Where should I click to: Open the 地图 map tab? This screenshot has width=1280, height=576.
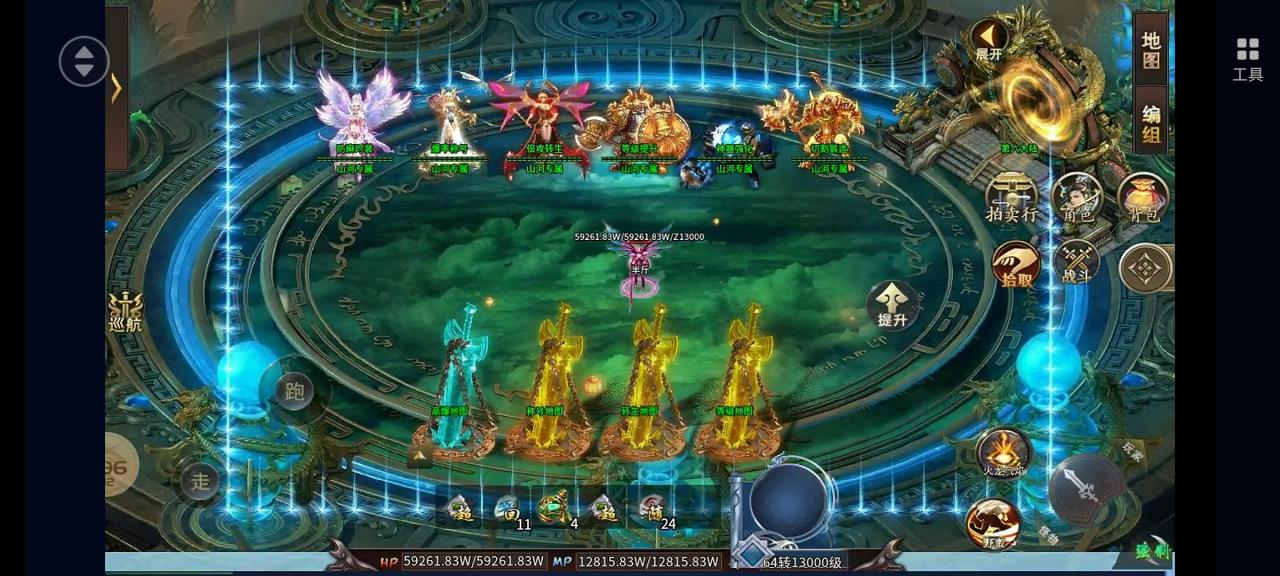pos(1151,50)
